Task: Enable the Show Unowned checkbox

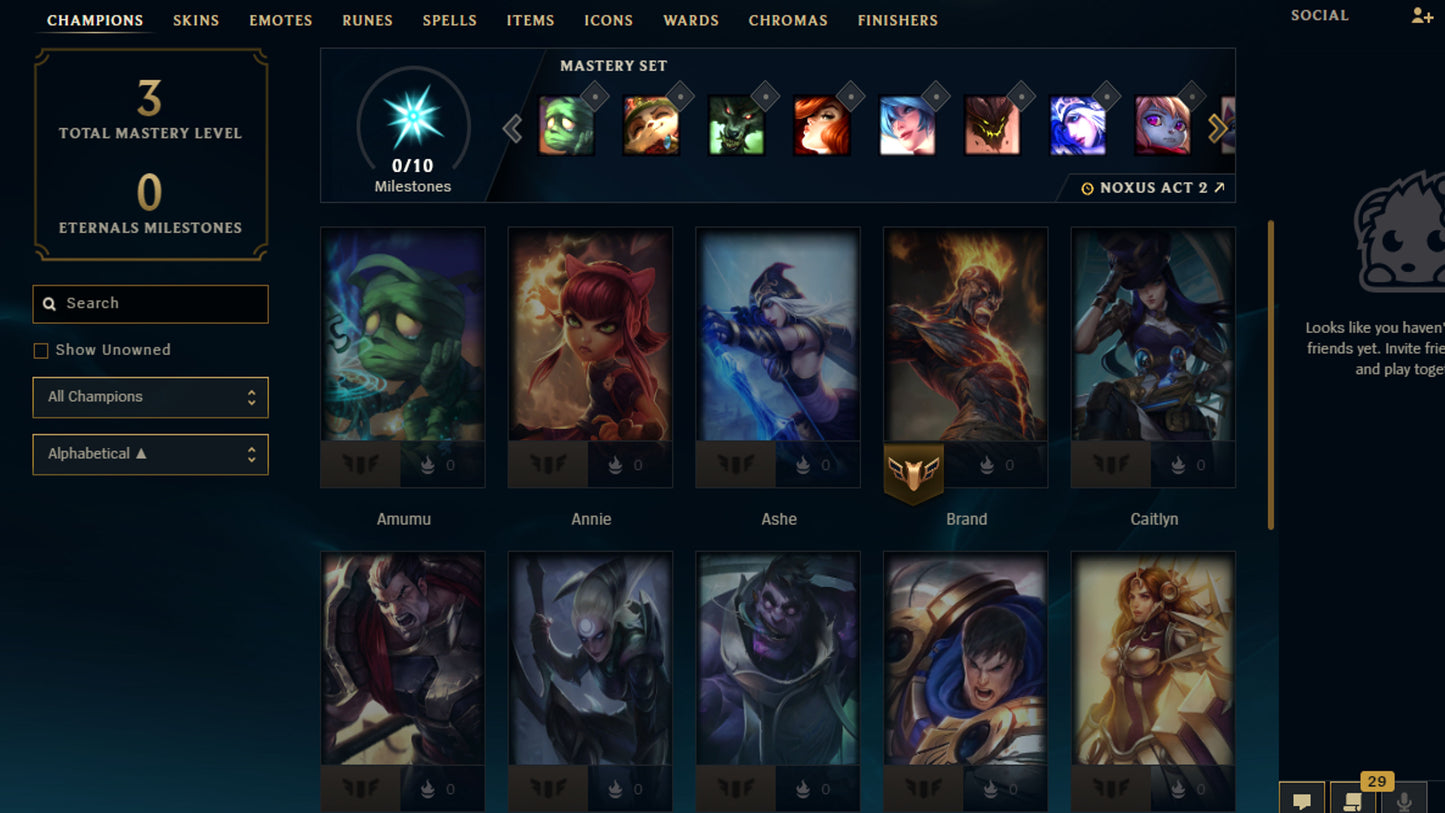Action: pos(40,350)
